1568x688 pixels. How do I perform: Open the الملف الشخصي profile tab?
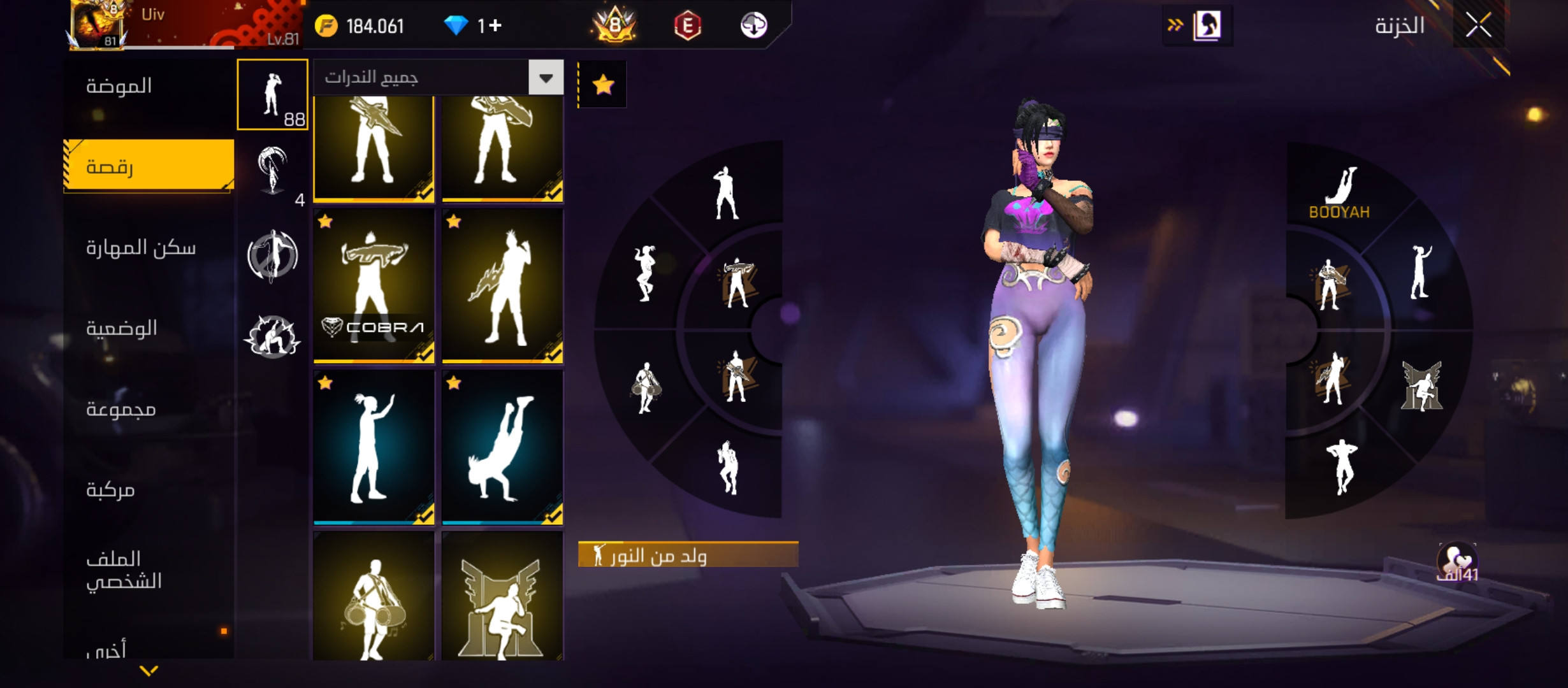click(x=124, y=570)
